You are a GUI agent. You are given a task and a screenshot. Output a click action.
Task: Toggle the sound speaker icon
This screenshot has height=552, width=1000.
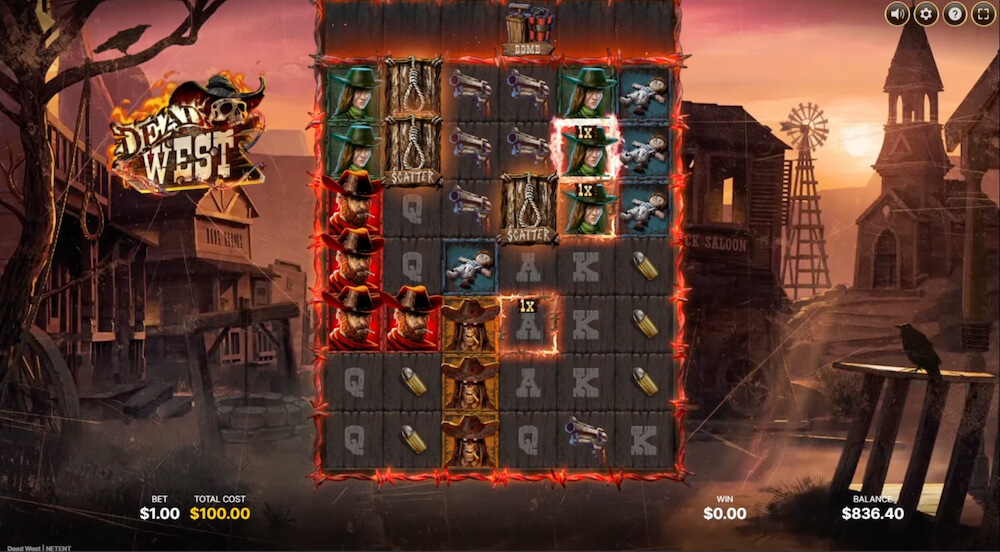coord(897,14)
